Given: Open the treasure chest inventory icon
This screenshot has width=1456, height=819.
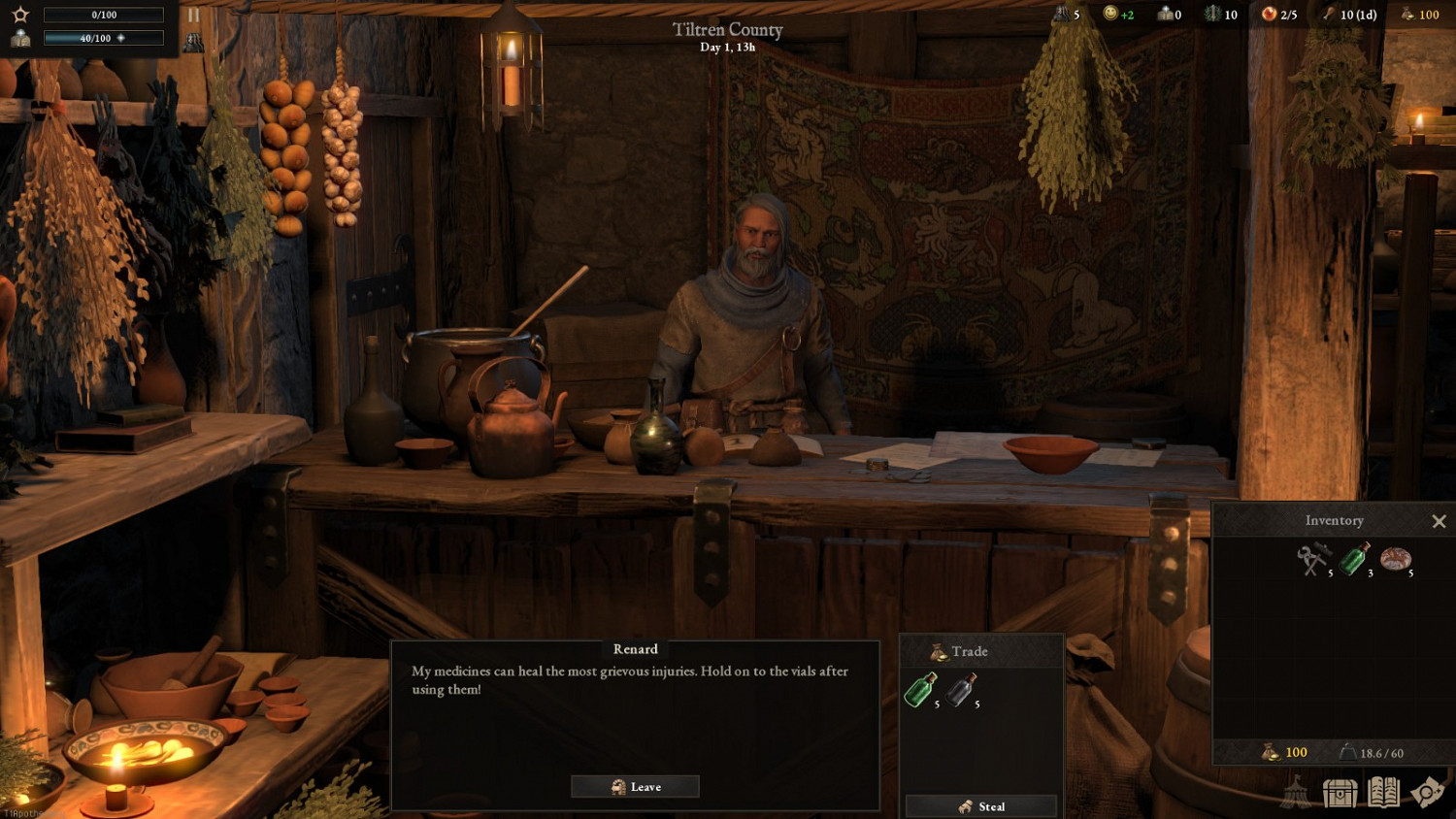Looking at the screenshot, I should click(1340, 793).
